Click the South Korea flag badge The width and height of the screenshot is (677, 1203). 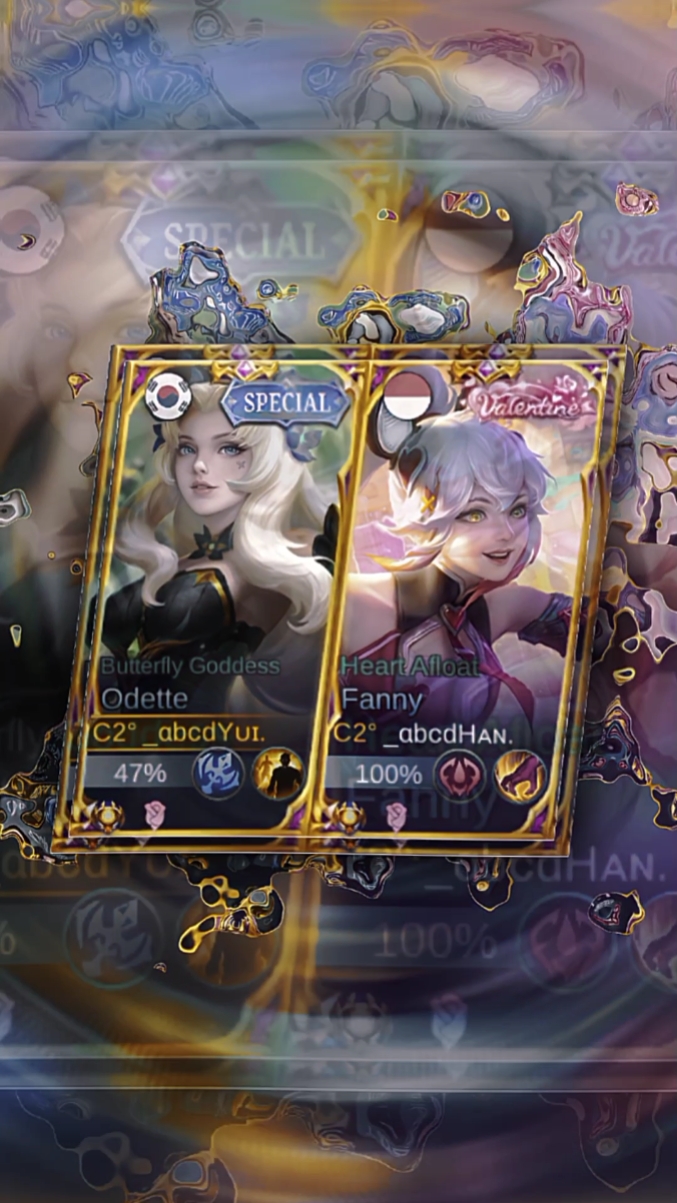coord(168,396)
